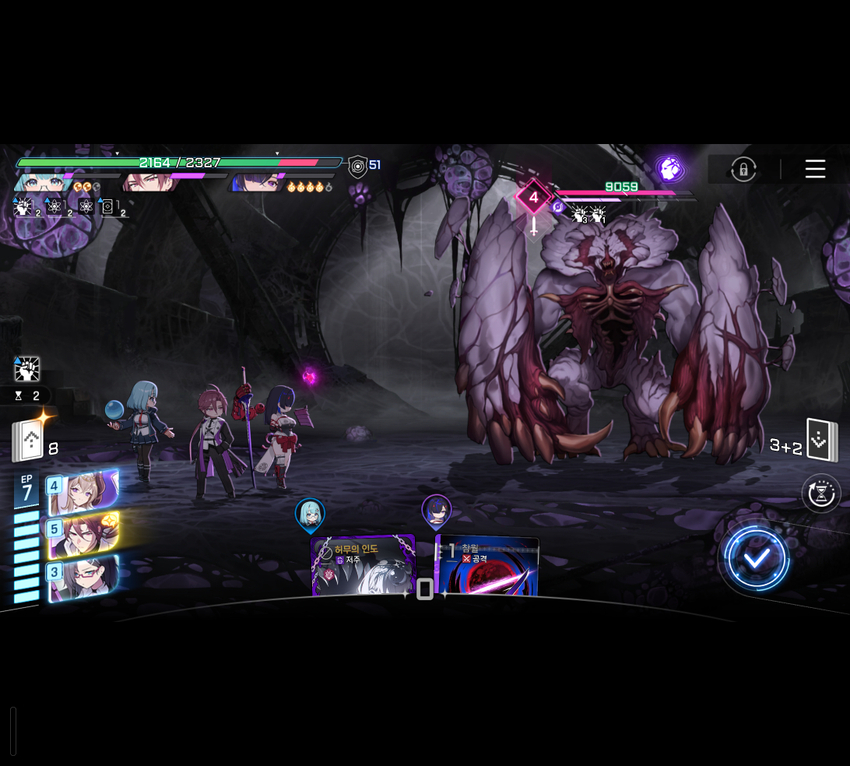Viewport: 850px width, 766px height.
Task: Confirm the turn with the blue checkmark button
Action: pyautogui.click(x=757, y=558)
